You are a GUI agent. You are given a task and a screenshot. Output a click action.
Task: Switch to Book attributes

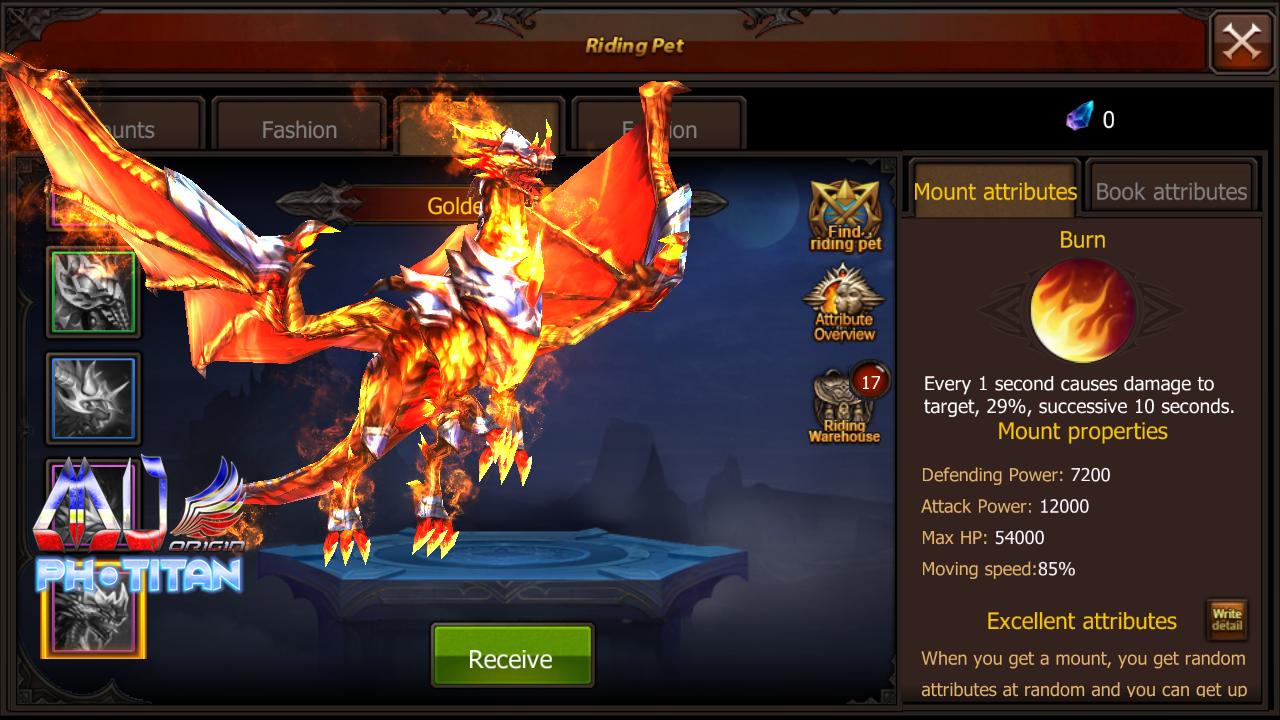coord(1170,191)
